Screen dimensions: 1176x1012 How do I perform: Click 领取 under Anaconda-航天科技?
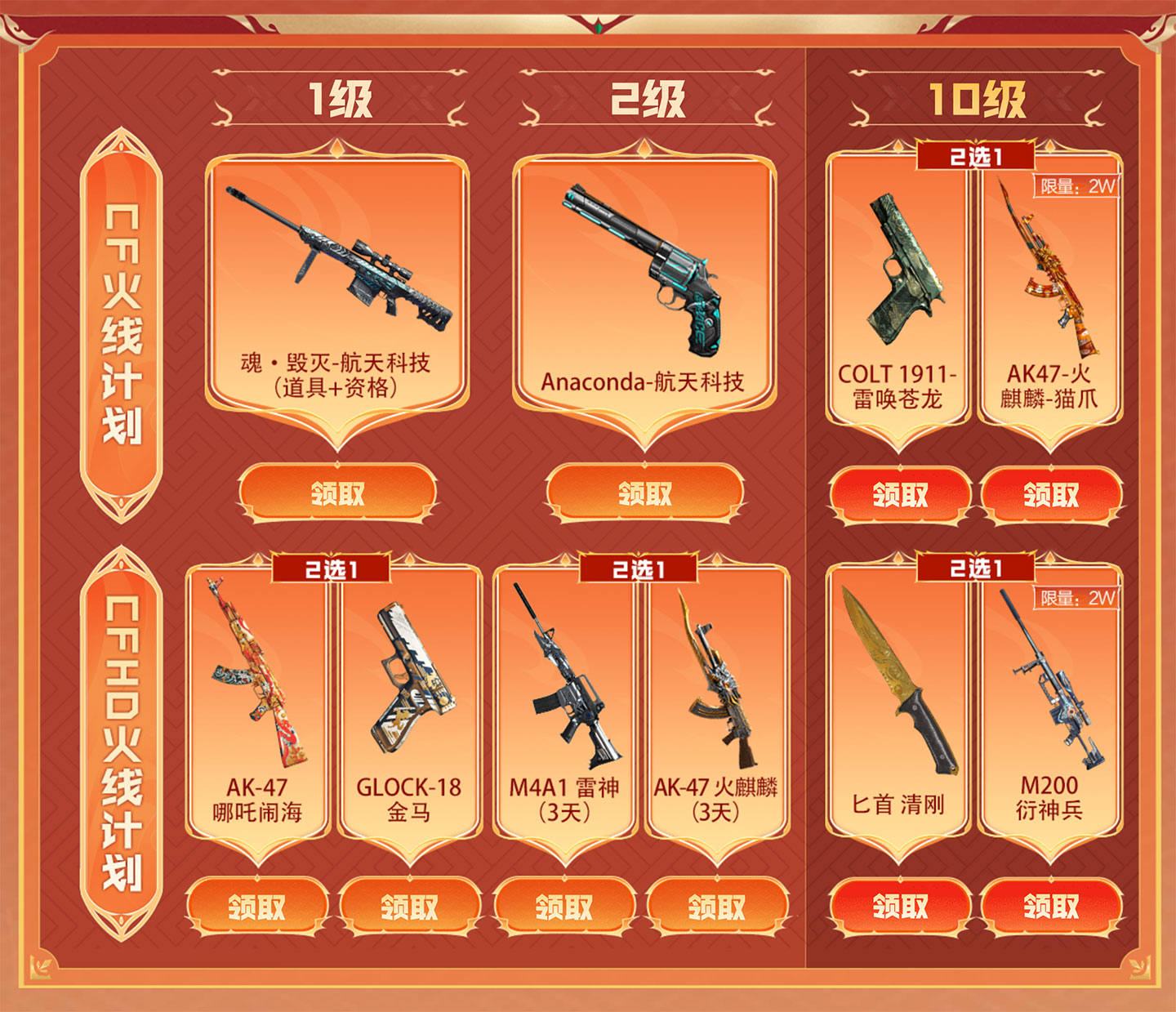(x=645, y=491)
